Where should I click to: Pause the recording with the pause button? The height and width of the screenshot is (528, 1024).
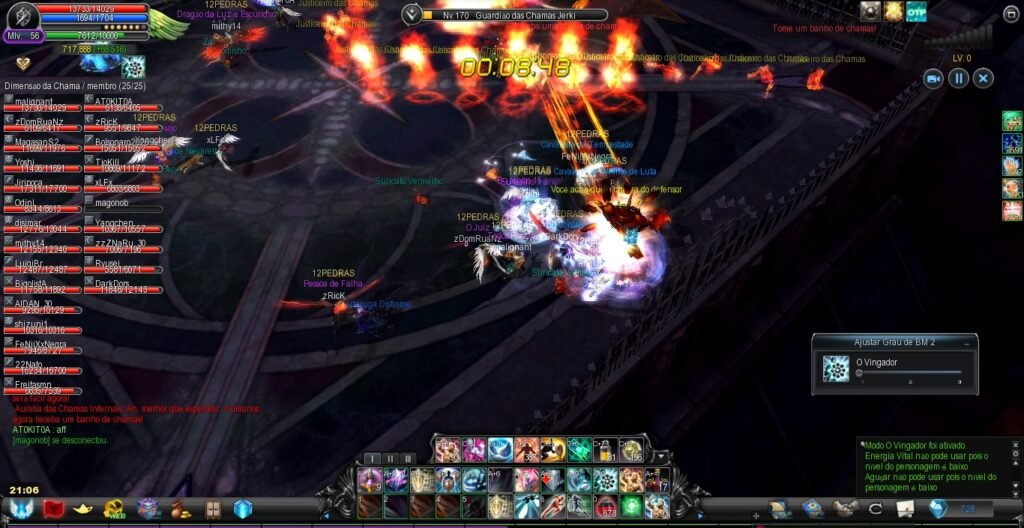959,78
